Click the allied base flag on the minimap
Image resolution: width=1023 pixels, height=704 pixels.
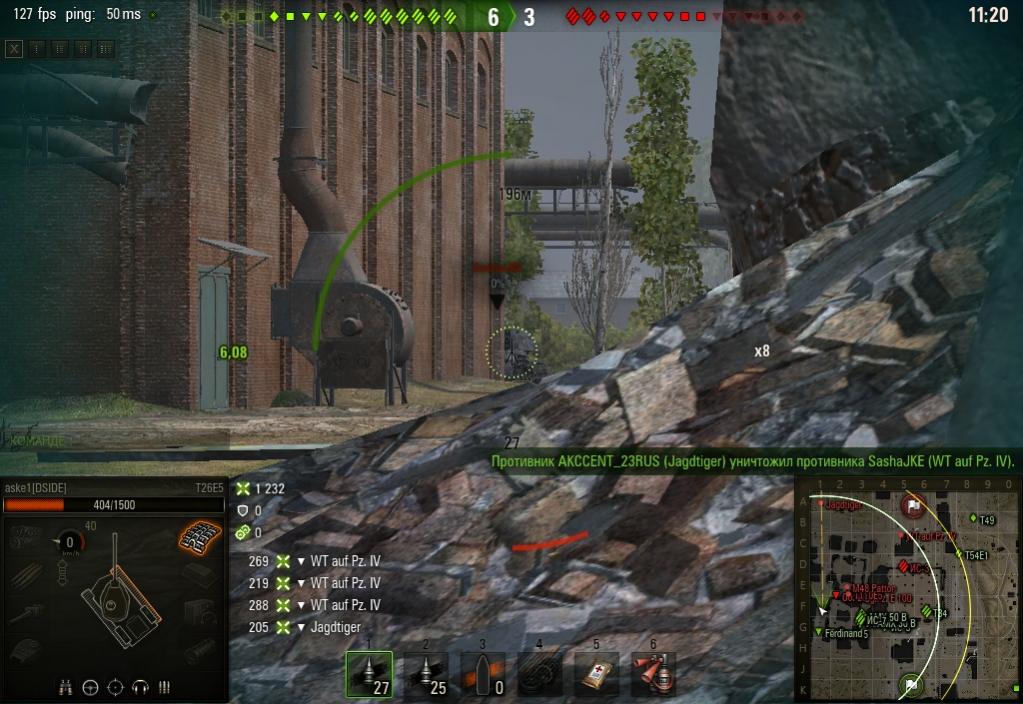point(910,686)
